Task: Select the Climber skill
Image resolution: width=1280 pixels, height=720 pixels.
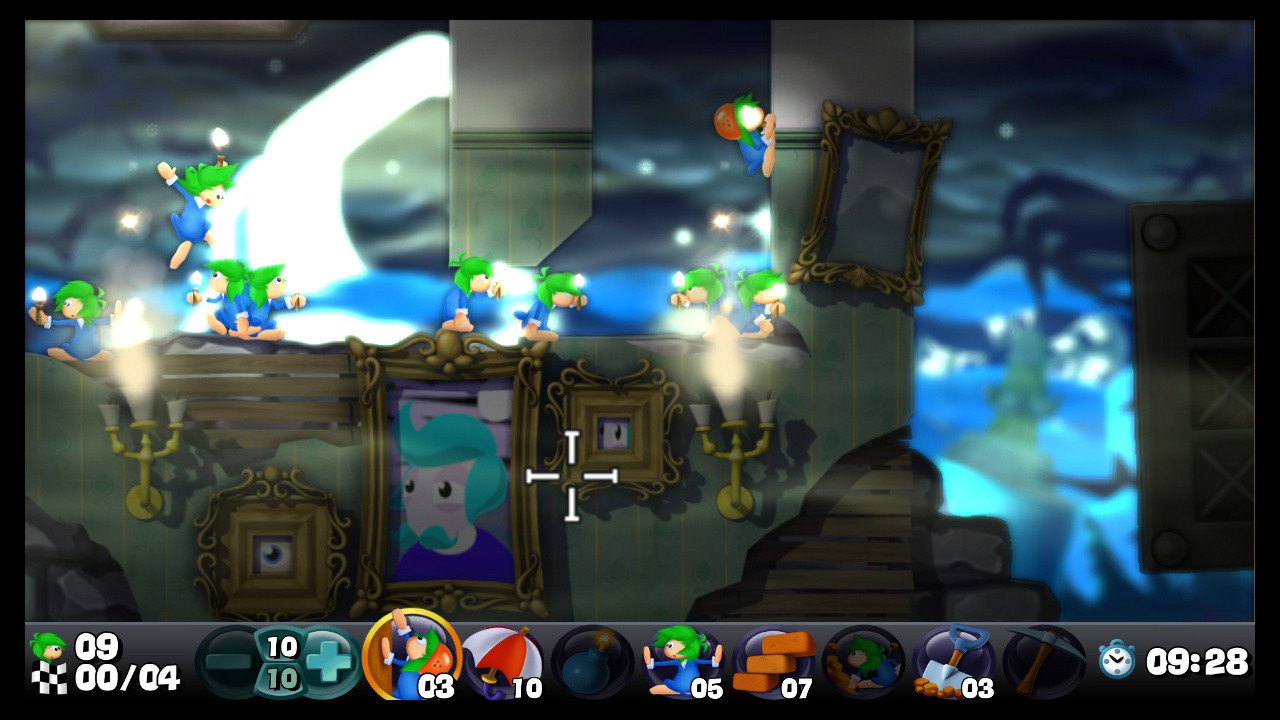Action: pos(412,658)
